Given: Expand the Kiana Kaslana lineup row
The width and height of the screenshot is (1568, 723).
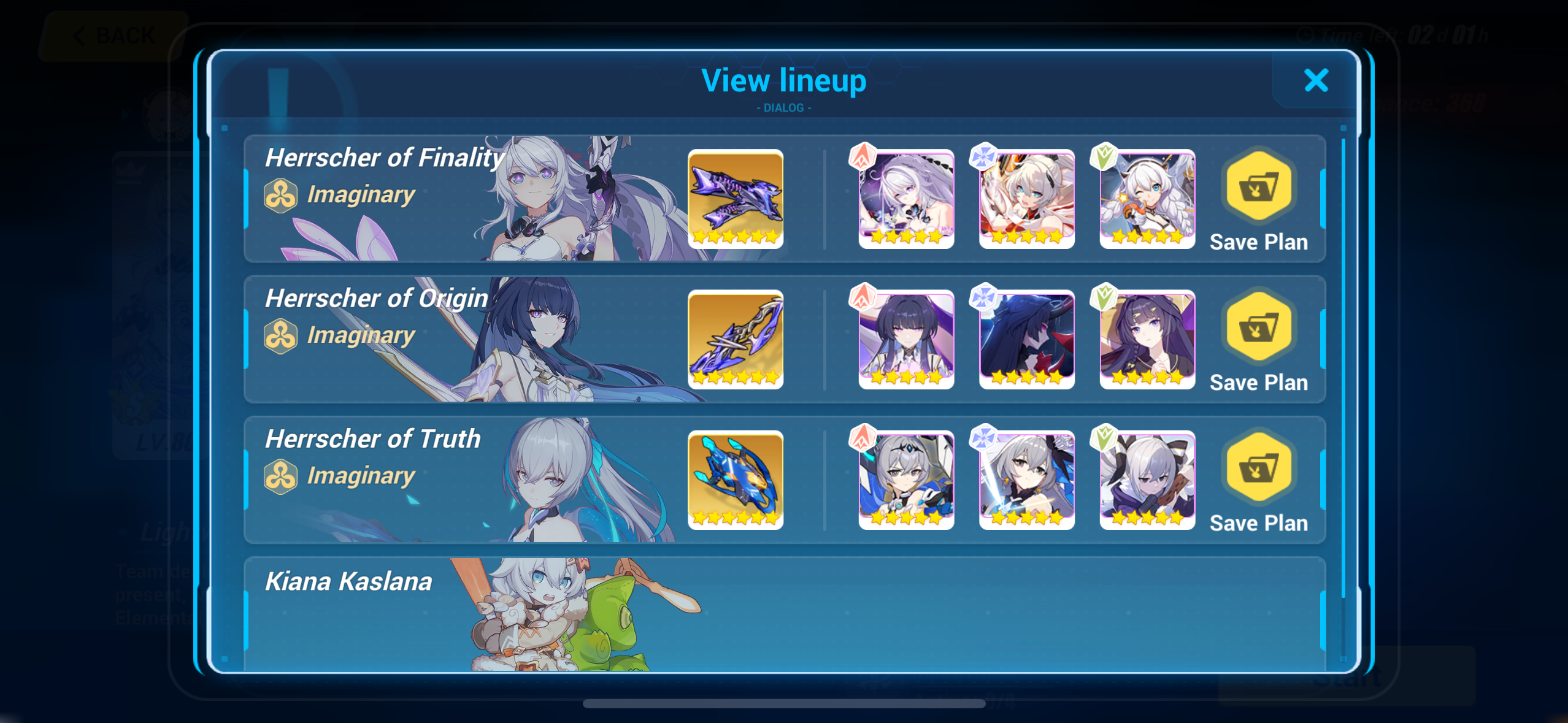Looking at the screenshot, I should tap(785, 613).
